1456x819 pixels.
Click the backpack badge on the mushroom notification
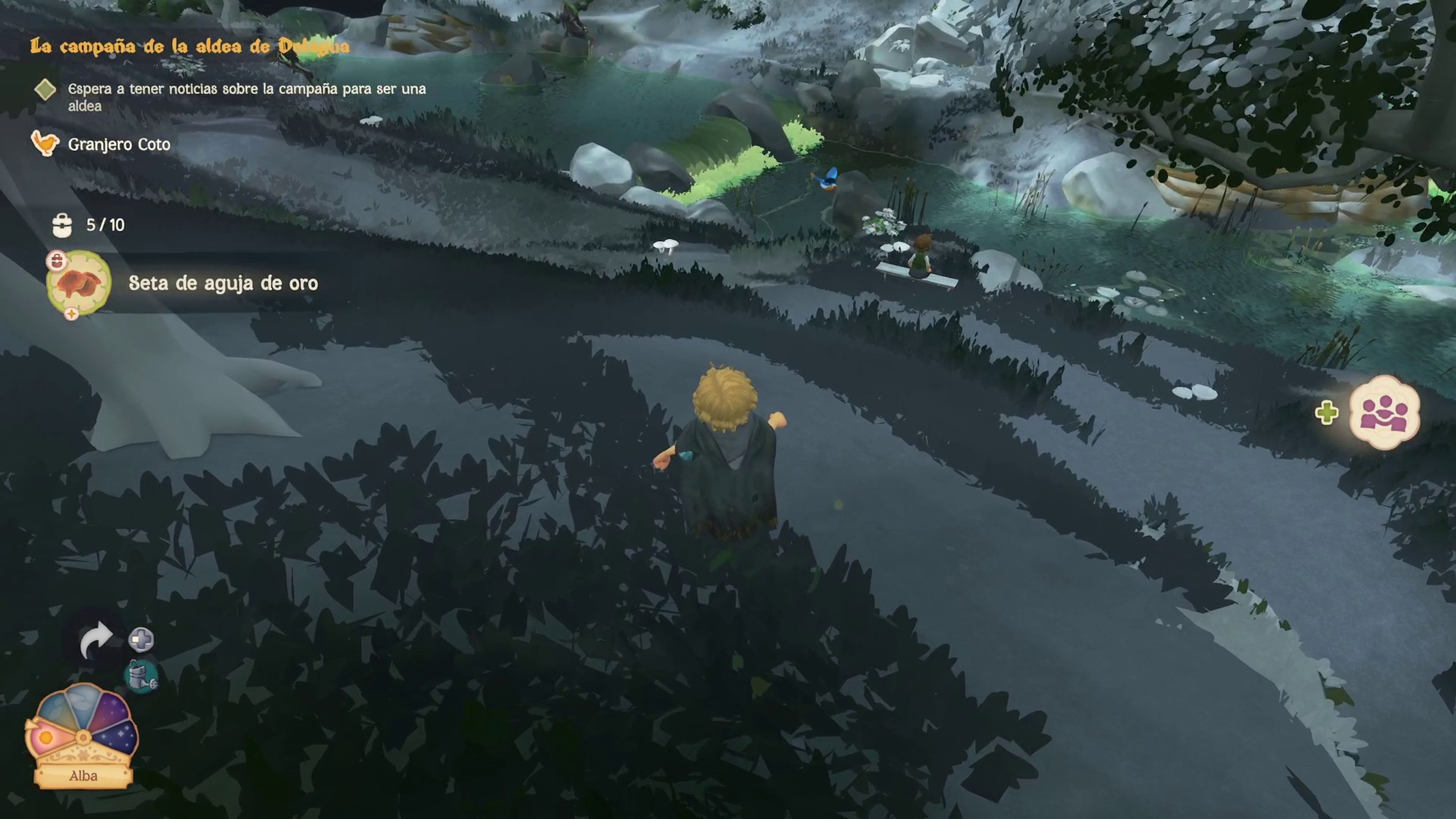click(x=56, y=261)
